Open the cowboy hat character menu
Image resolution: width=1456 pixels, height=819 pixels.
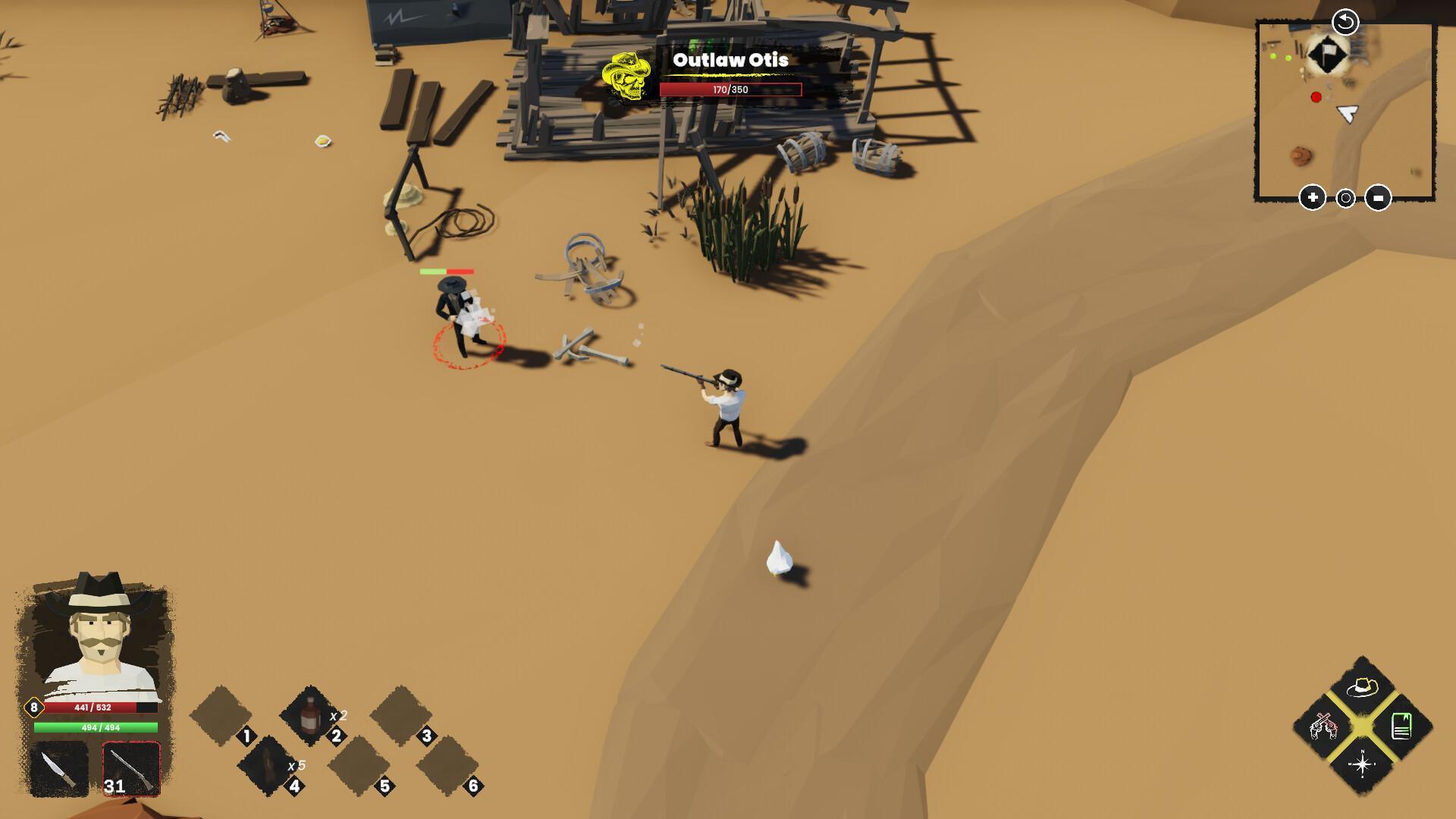point(1362,688)
